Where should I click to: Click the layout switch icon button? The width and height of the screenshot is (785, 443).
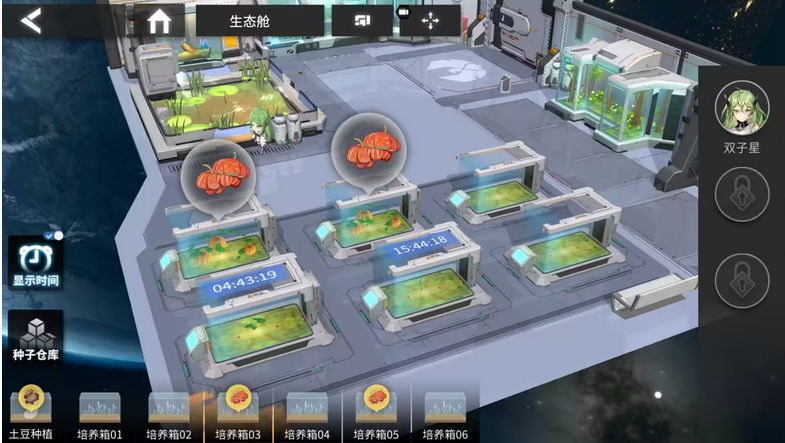[362, 20]
